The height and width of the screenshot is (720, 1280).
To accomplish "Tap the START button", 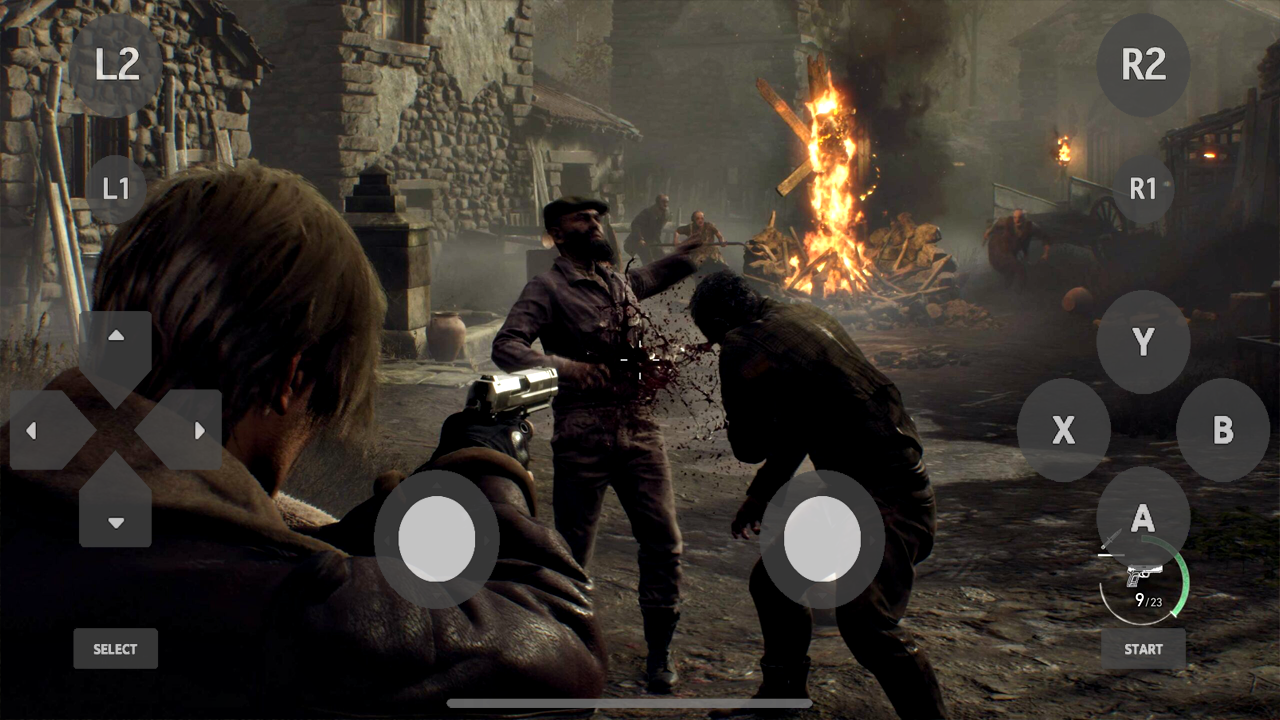I will pyautogui.click(x=1143, y=649).
